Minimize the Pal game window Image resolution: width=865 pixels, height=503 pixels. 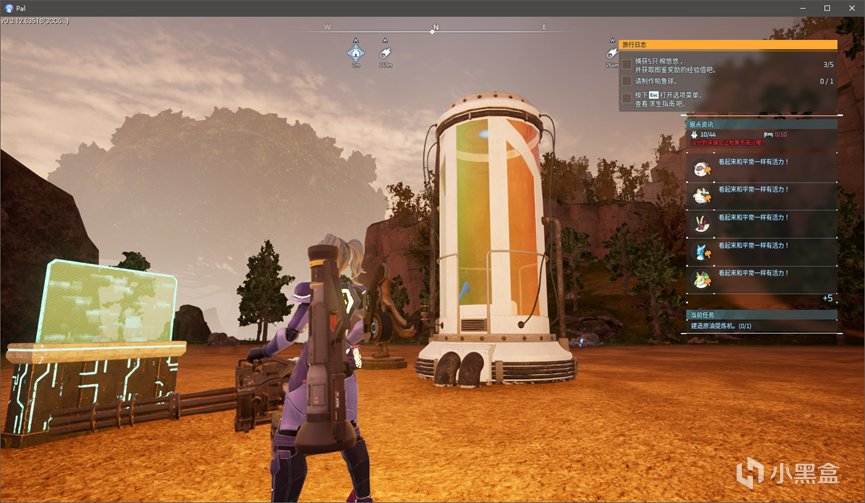802,8
